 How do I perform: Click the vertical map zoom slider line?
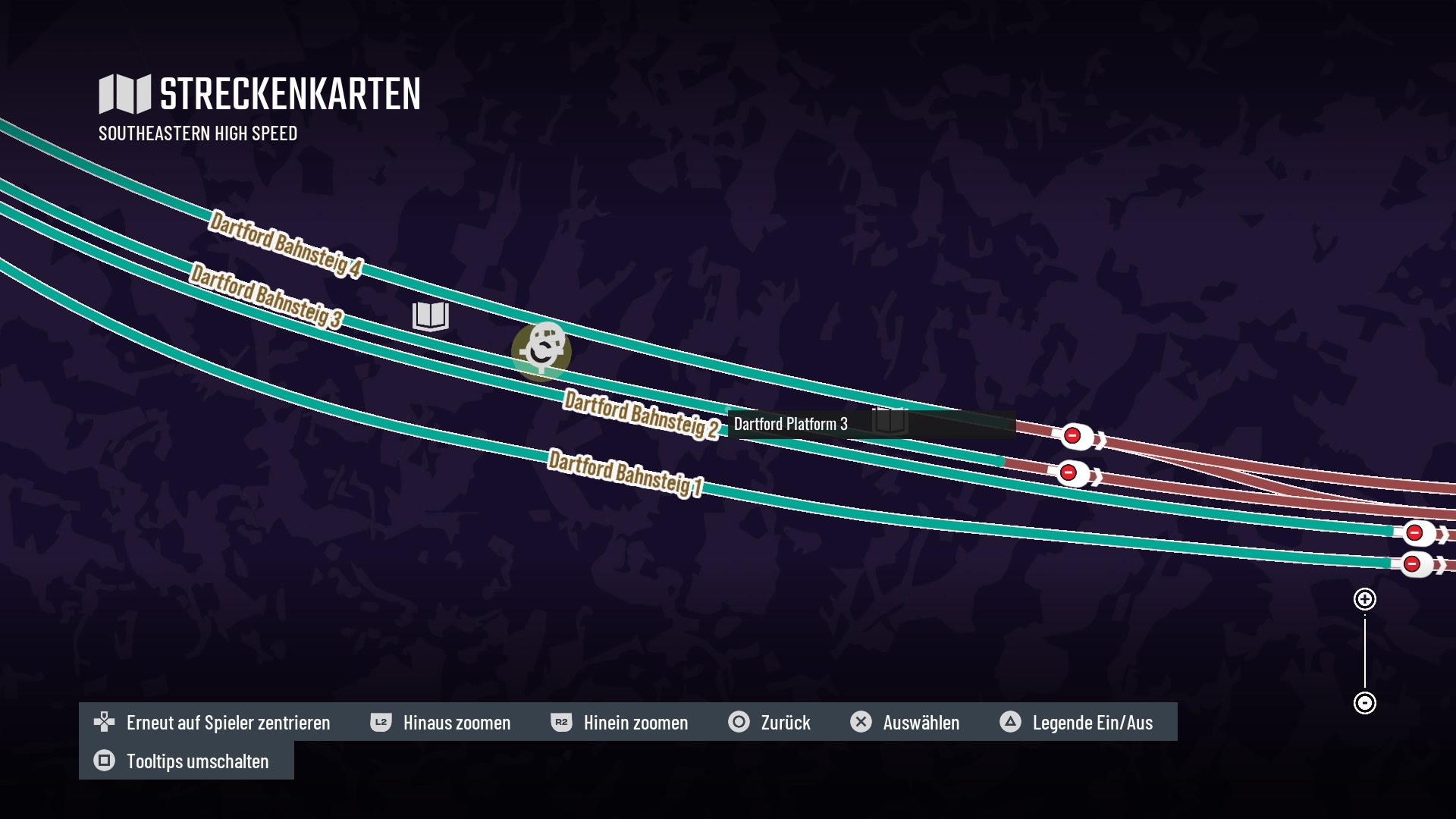pos(1365,651)
